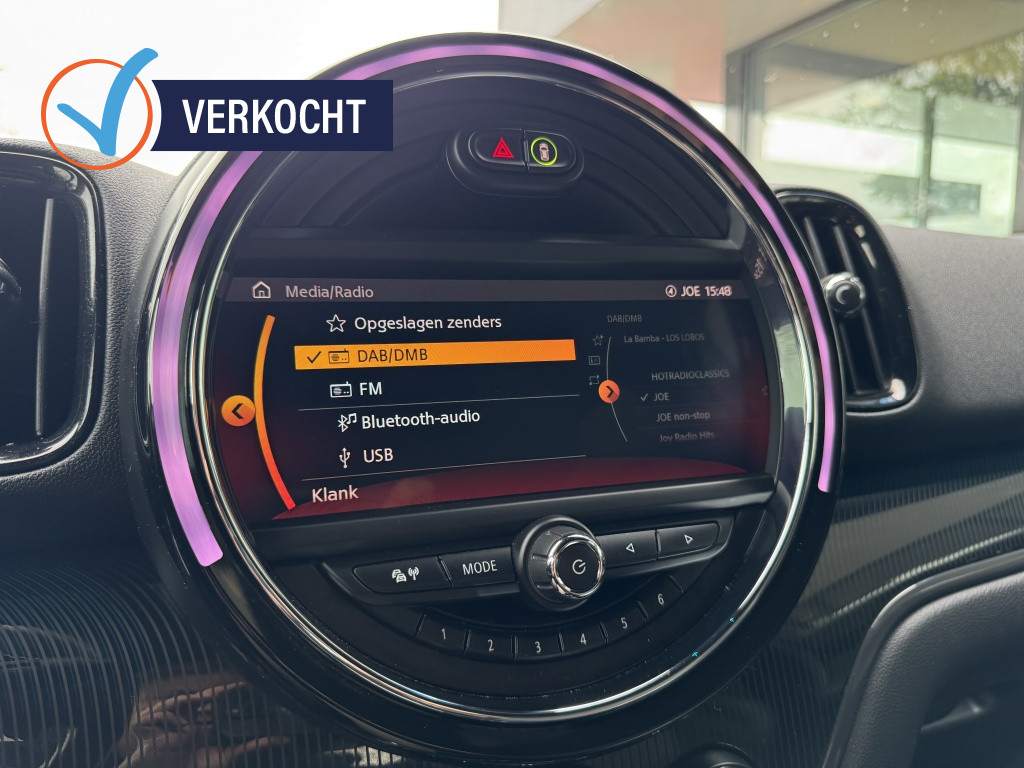Viewport: 1024px width, 768px height.
Task: Select the DAB/DMB radio source
Action: pyautogui.click(x=435, y=355)
